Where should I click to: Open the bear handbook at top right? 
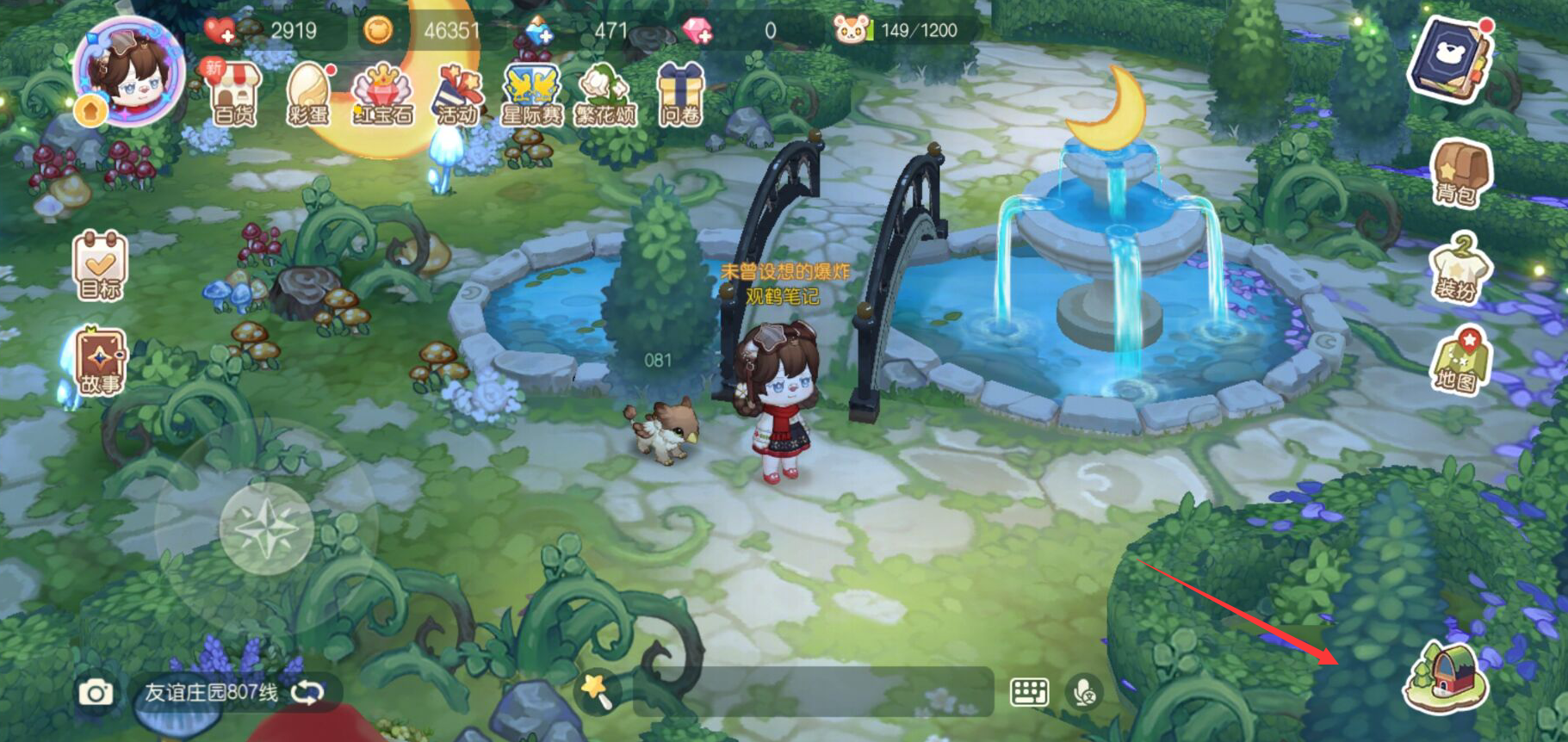click(1452, 59)
